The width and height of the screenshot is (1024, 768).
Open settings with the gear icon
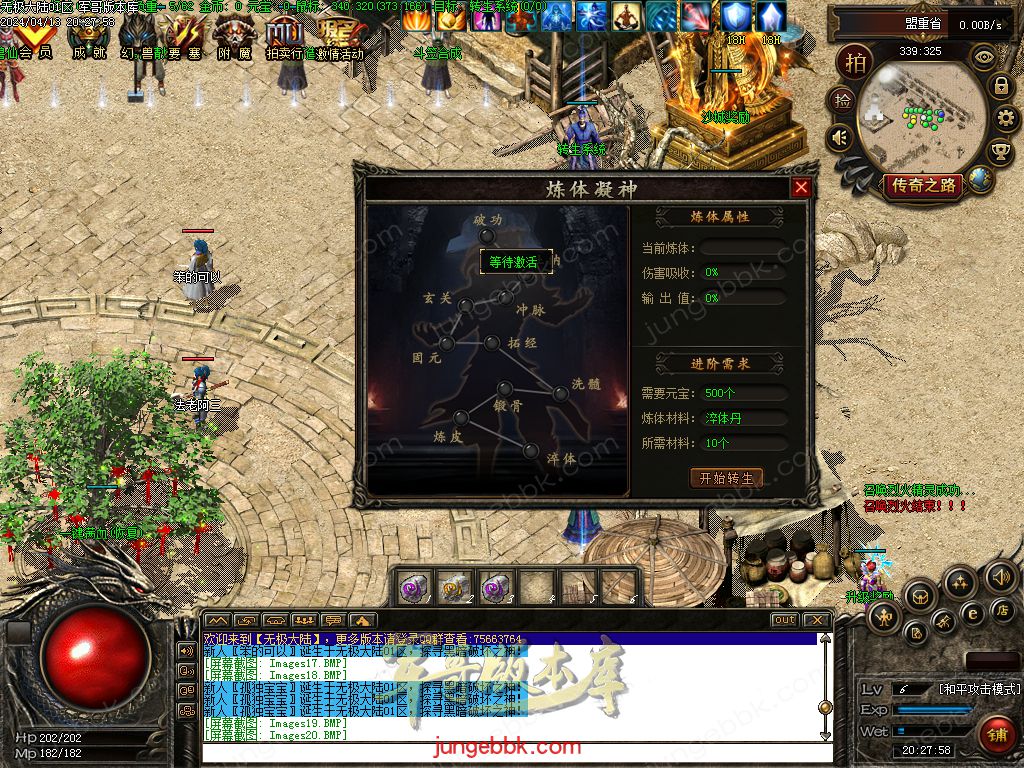pyautogui.click(x=1007, y=119)
